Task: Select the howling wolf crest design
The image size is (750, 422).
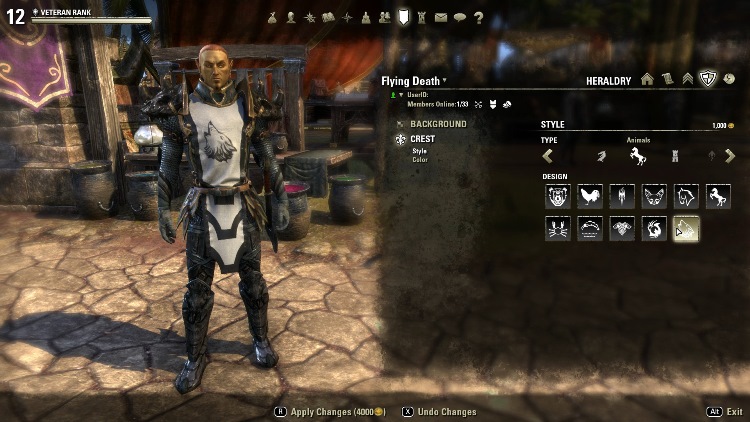Action: click(686, 229)
